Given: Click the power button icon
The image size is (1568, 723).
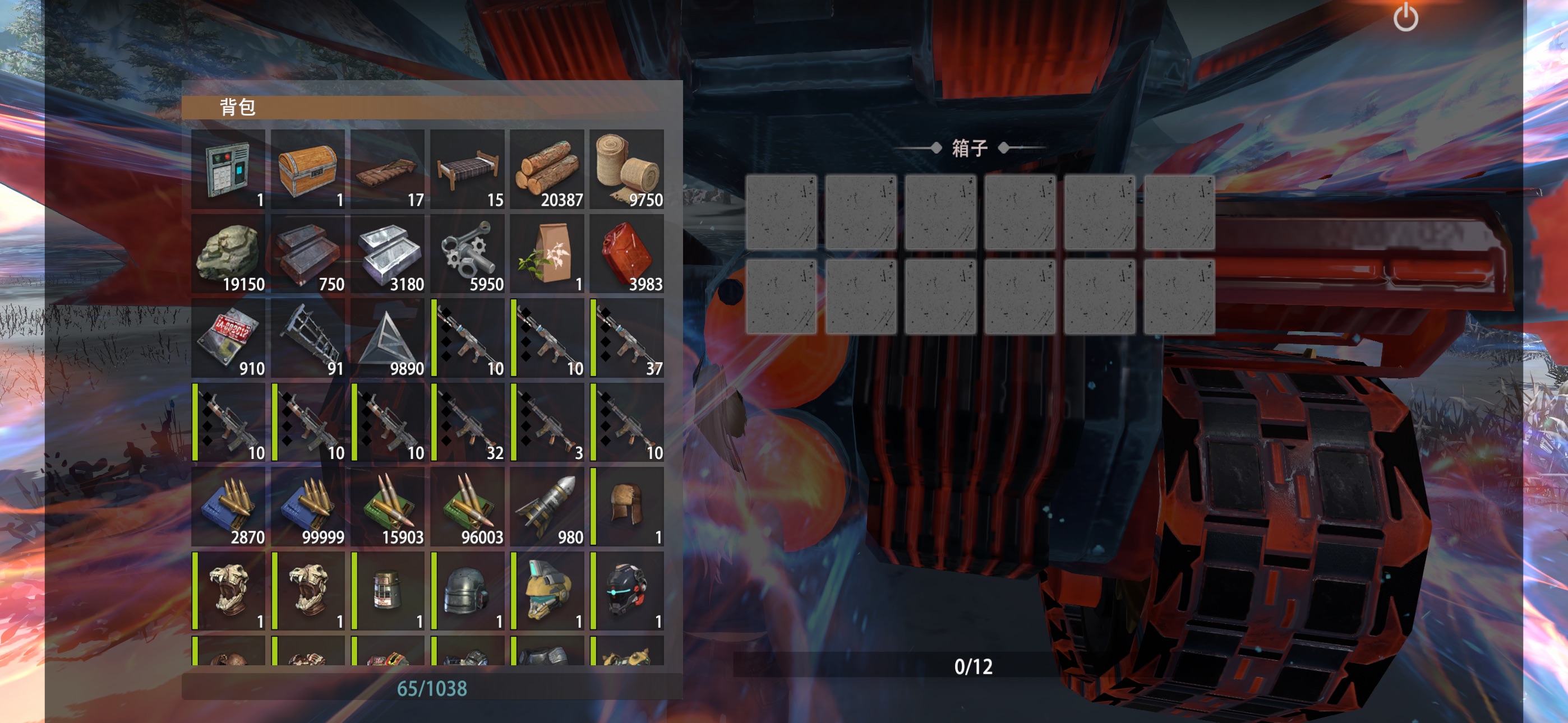Looking at the screenshot, I should [x=1405, y=17].
